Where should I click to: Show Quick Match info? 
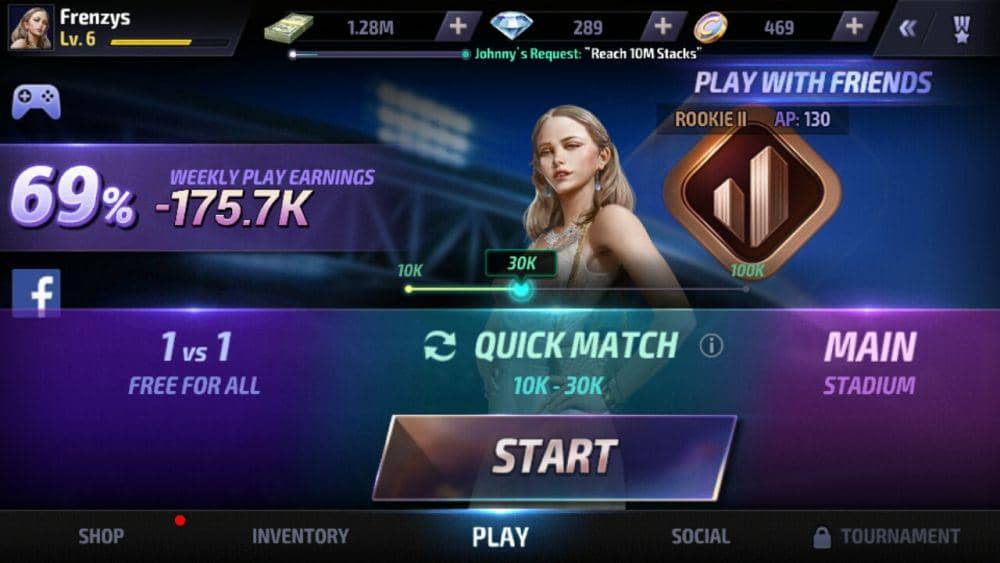coord(711,346)
